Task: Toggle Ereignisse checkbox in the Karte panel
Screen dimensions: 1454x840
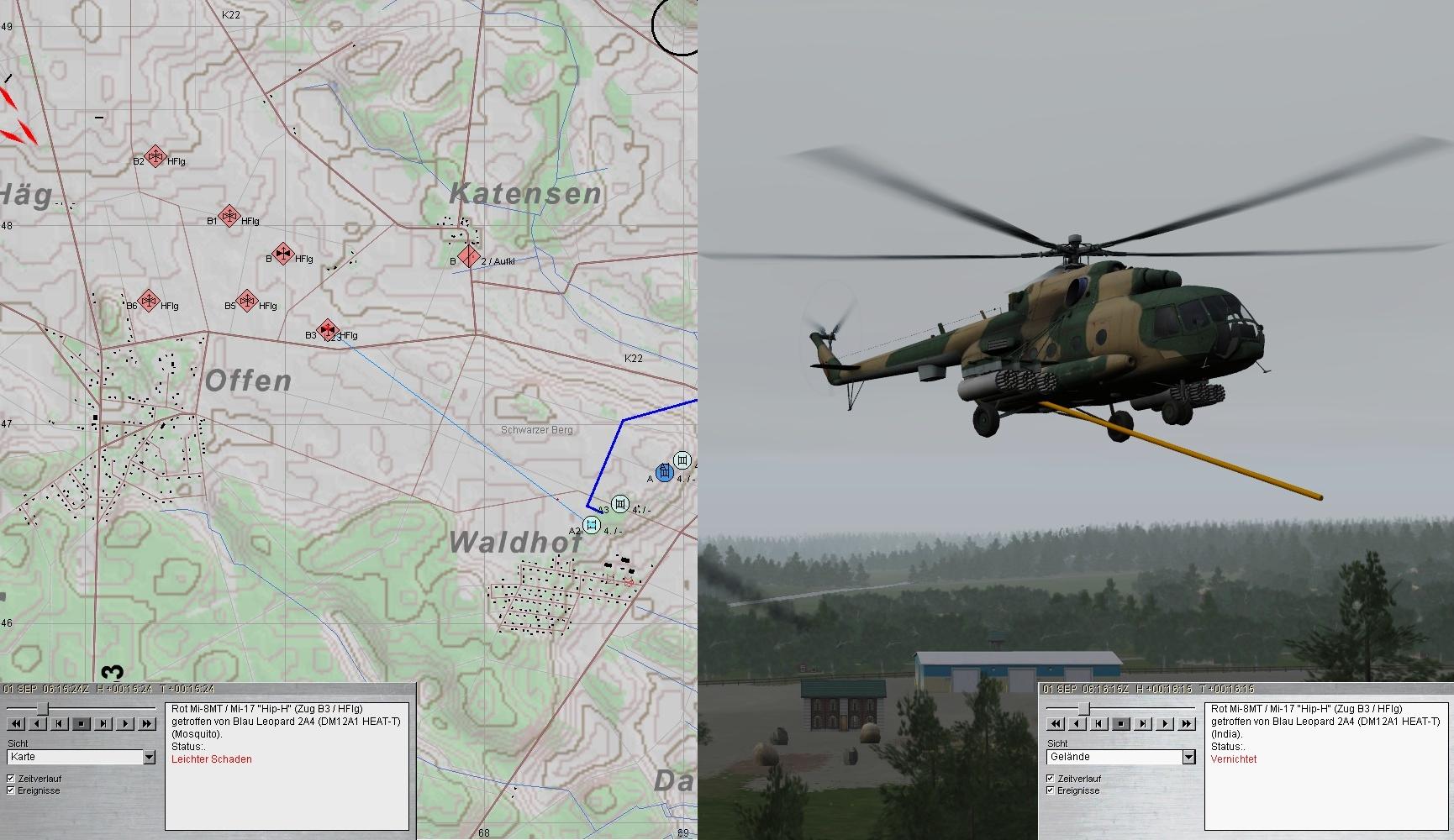Action: point(11,790)
